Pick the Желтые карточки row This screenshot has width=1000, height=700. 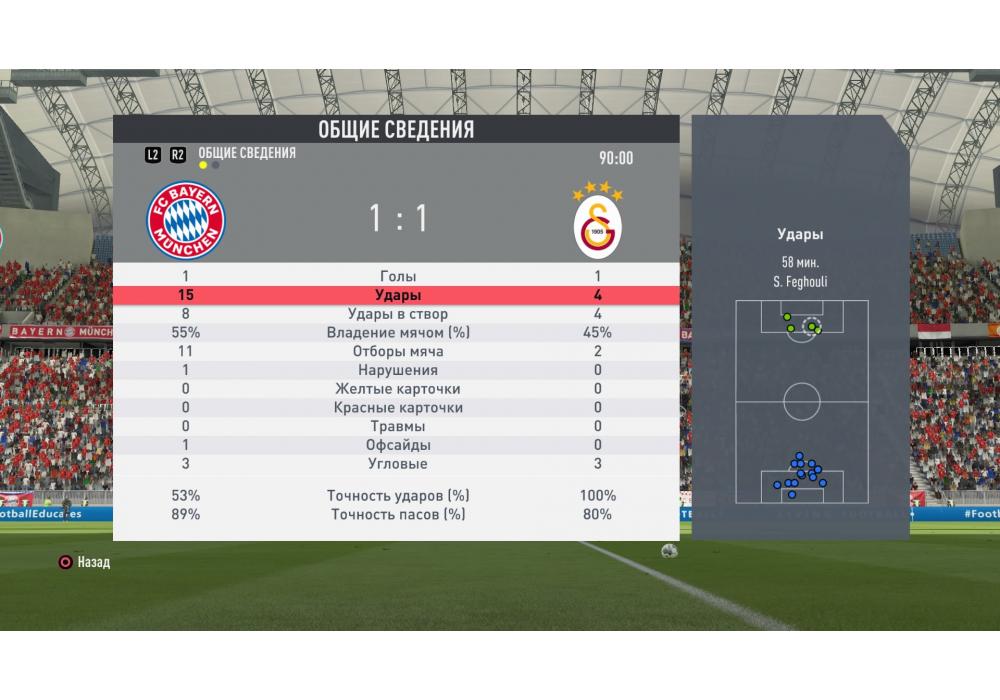click(397, 389)
